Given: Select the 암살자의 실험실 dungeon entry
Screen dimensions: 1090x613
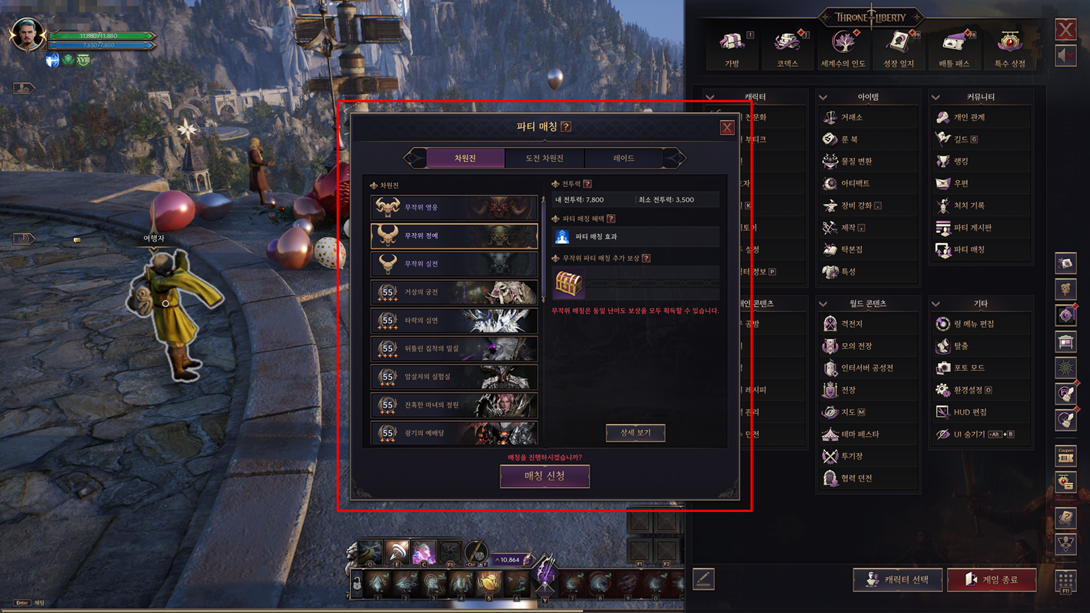Looking at the screenshot, I should [x=454, y=377].
